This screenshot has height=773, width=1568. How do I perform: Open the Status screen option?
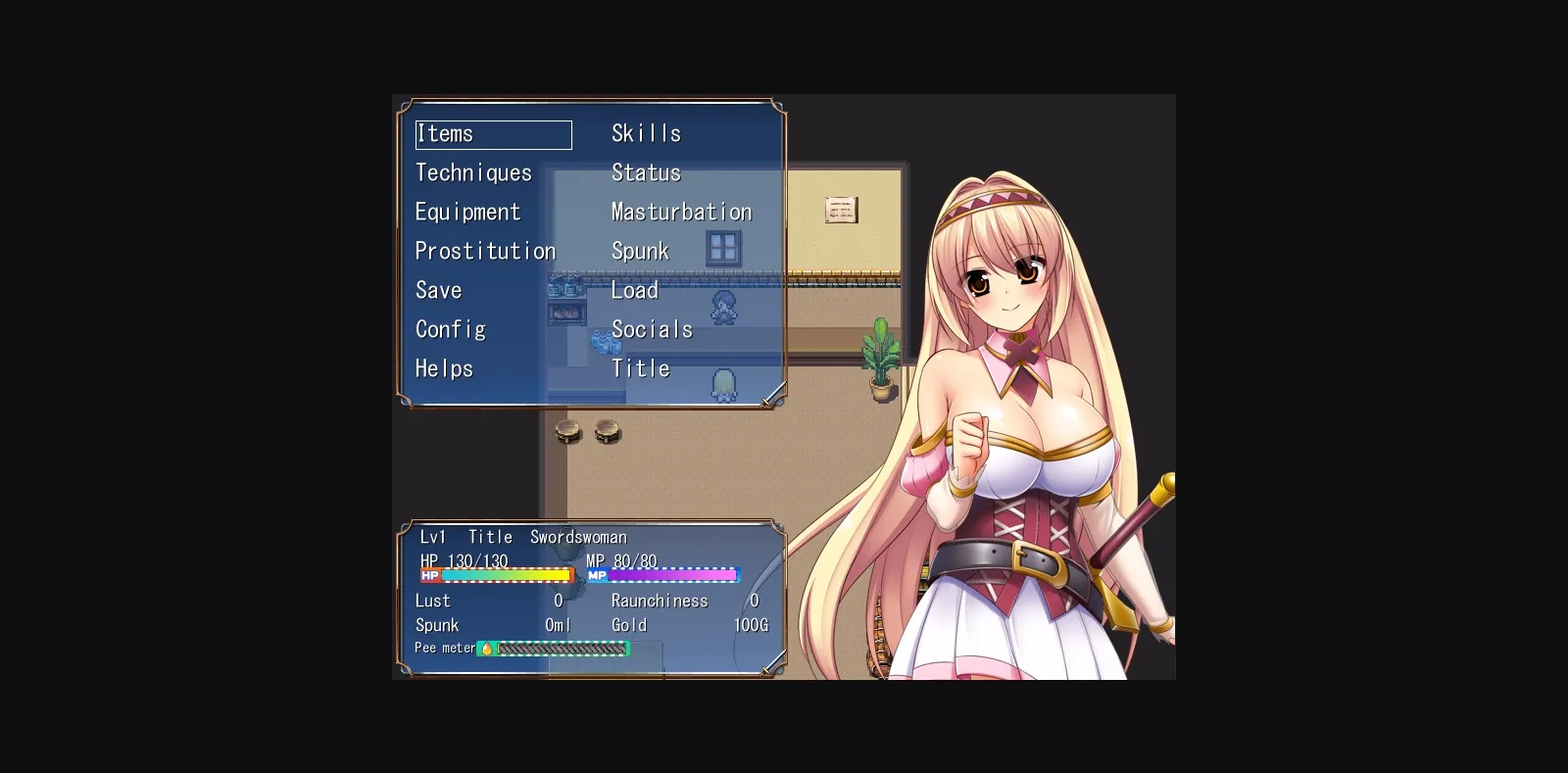tap(646, 172)
